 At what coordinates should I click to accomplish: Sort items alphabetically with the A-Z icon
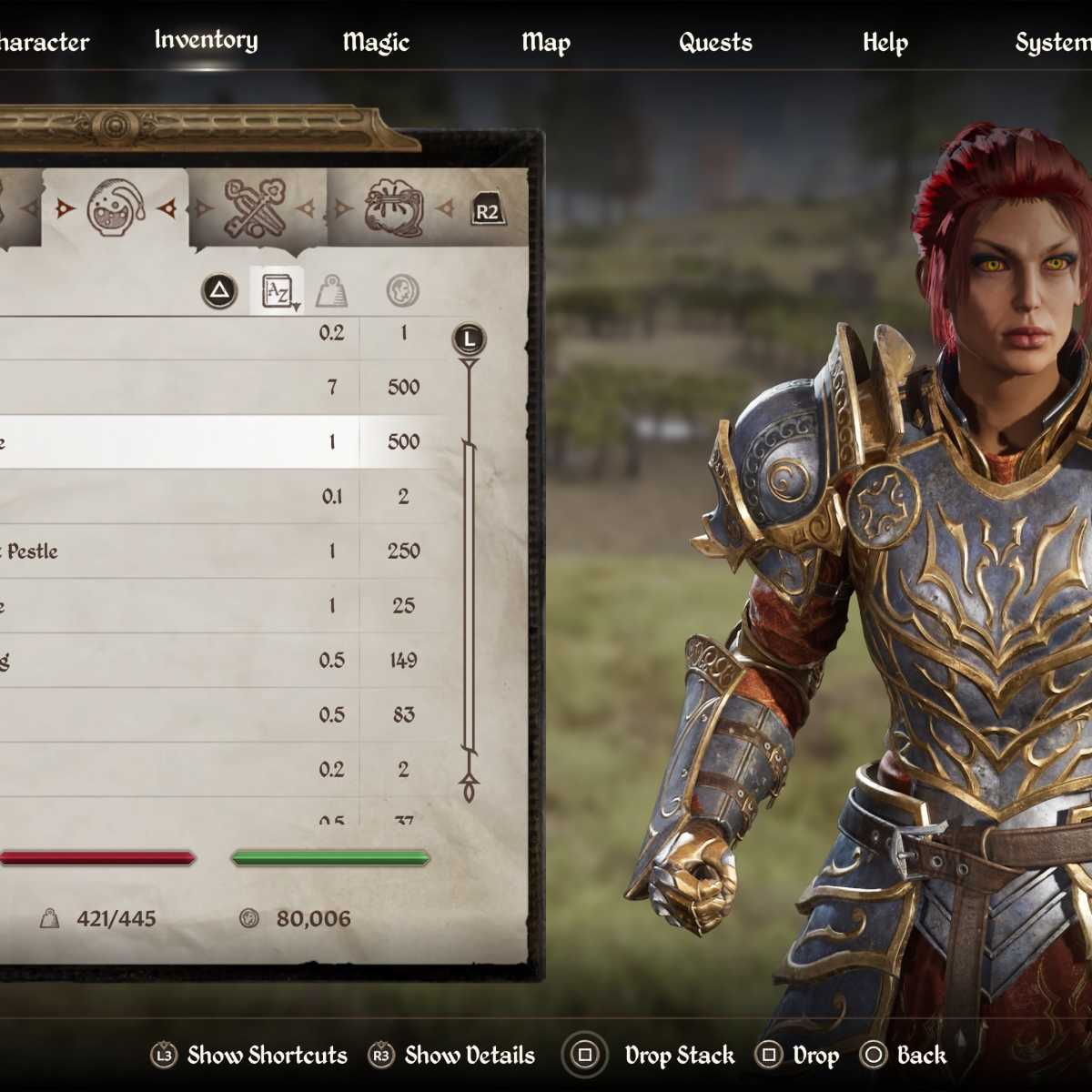(x=277, y=291)
